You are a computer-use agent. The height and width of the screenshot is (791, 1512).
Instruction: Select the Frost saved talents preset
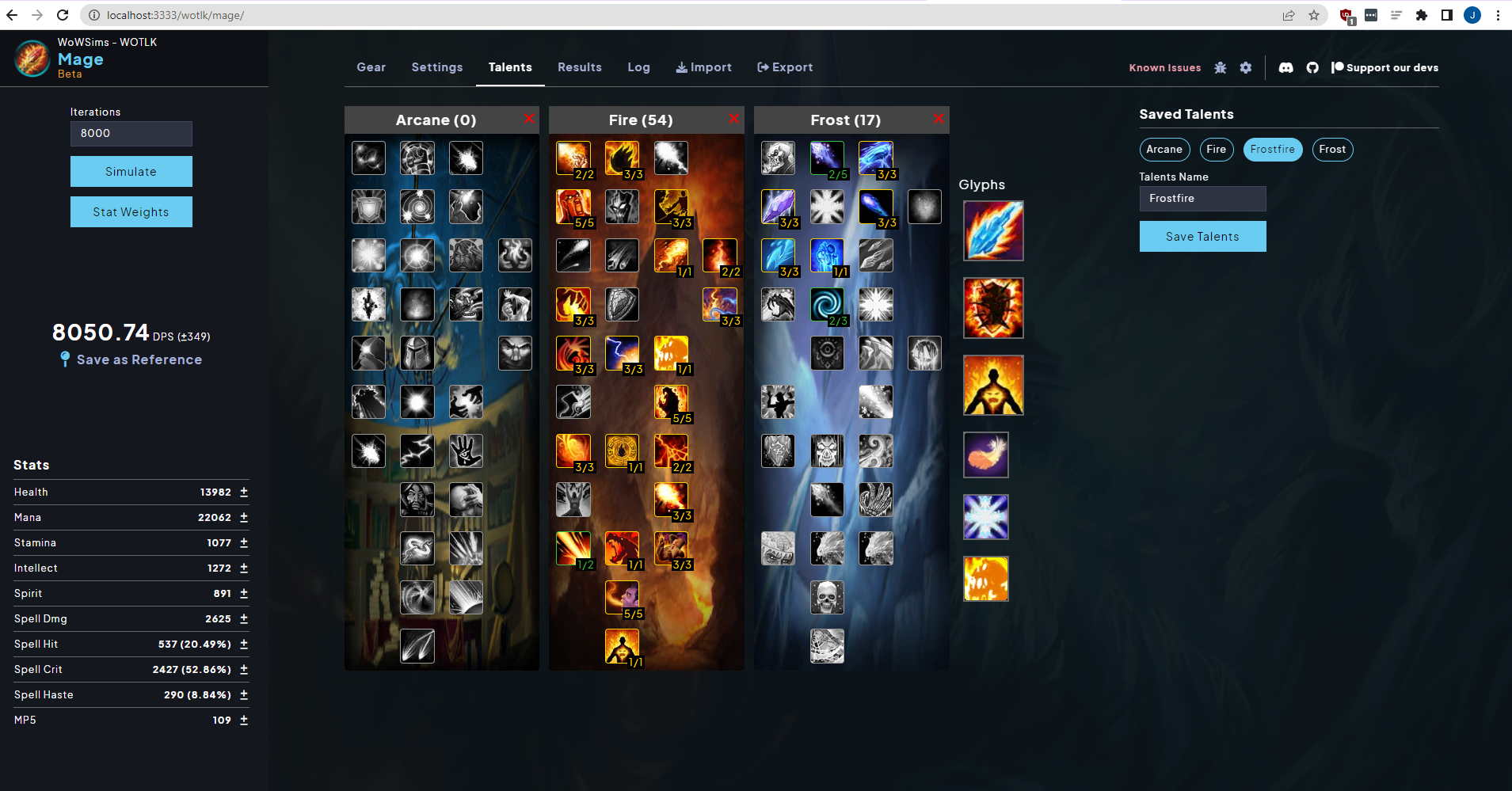coord(1331,150)
